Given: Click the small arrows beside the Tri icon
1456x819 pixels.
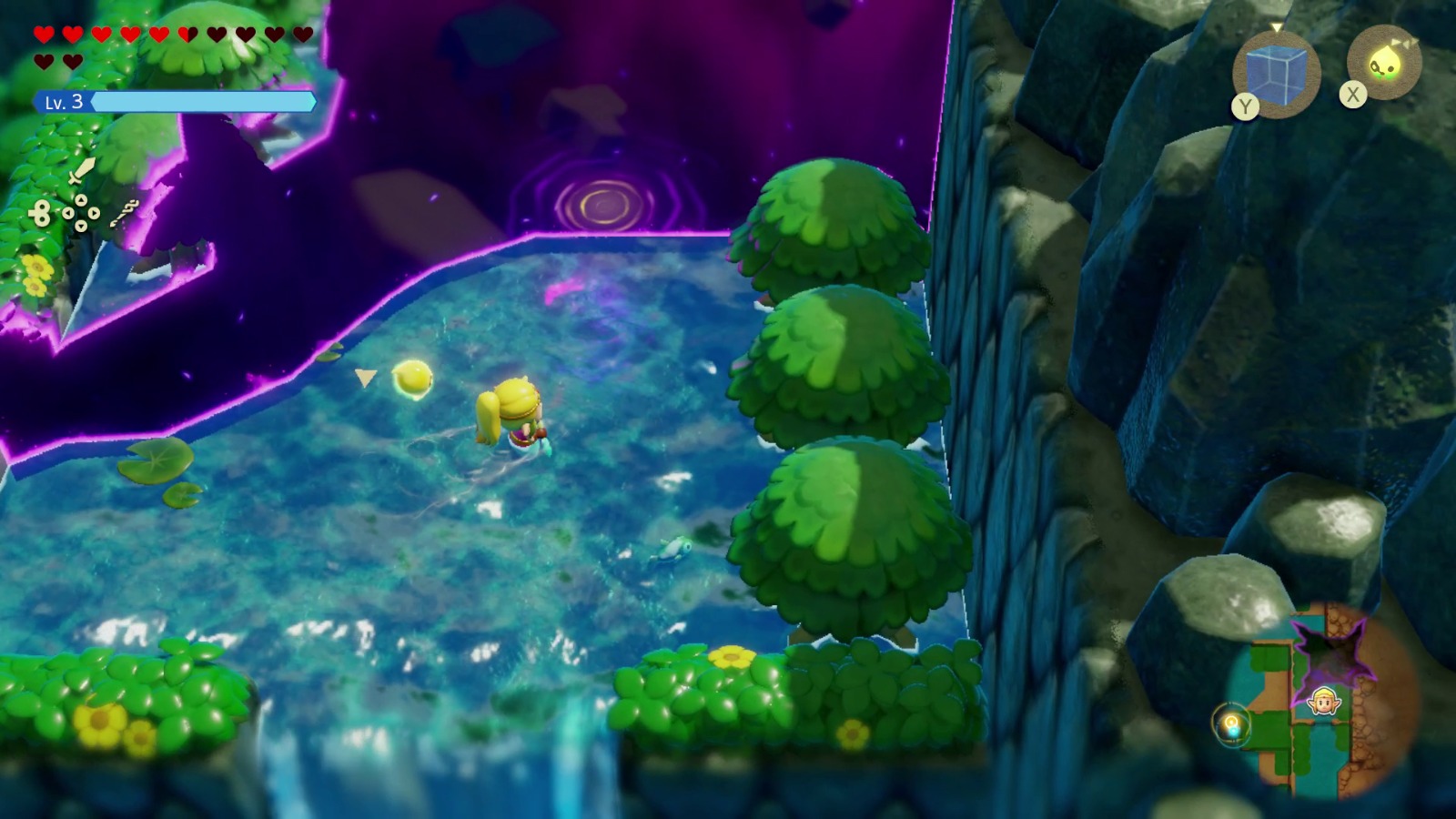Looking at the screenshot, I should [1405, 42].
